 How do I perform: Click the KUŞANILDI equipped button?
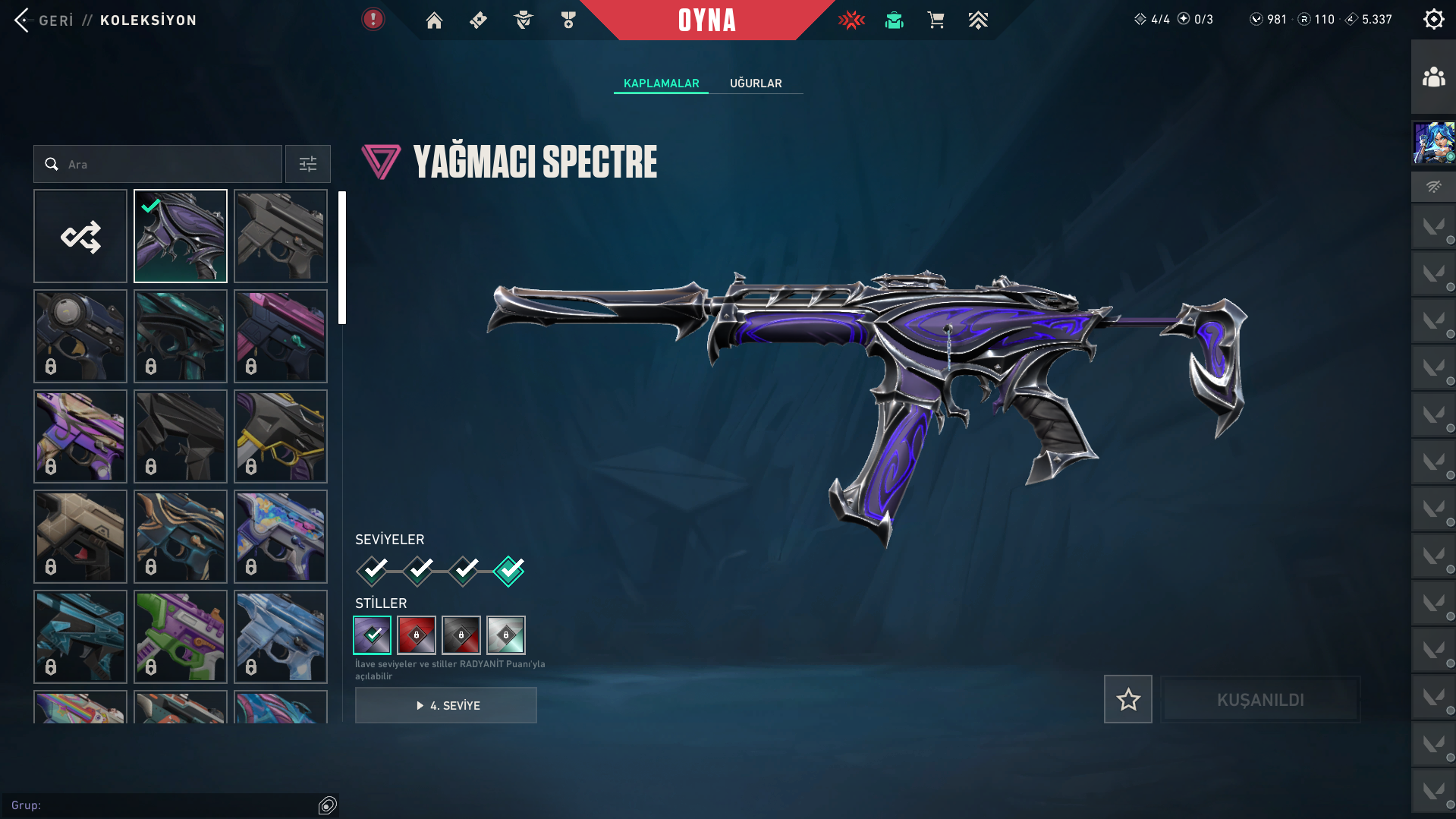pyautogui.click(x=1260, y=699)
